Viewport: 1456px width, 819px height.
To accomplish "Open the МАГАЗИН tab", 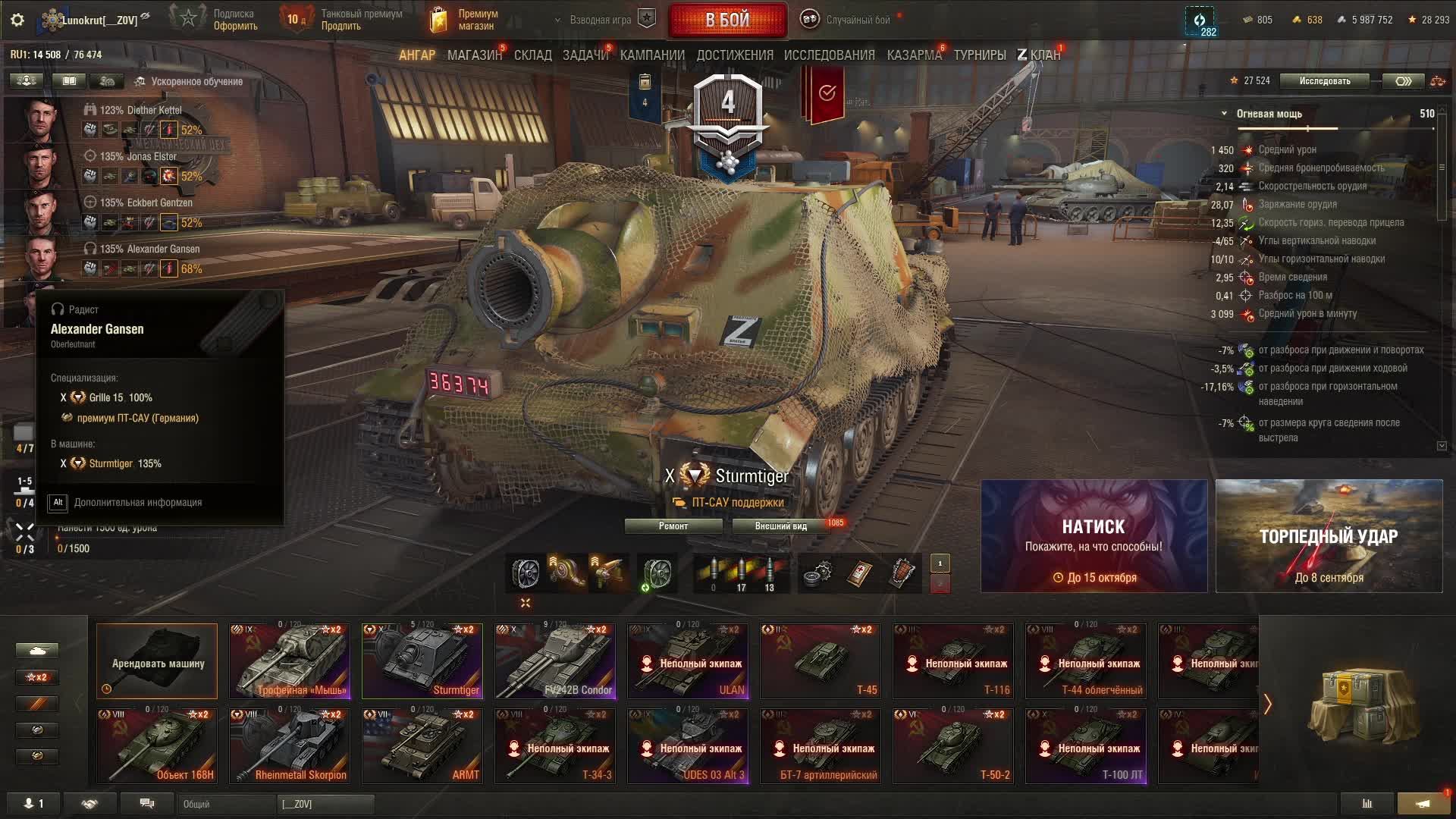I will tap(474, 55).
